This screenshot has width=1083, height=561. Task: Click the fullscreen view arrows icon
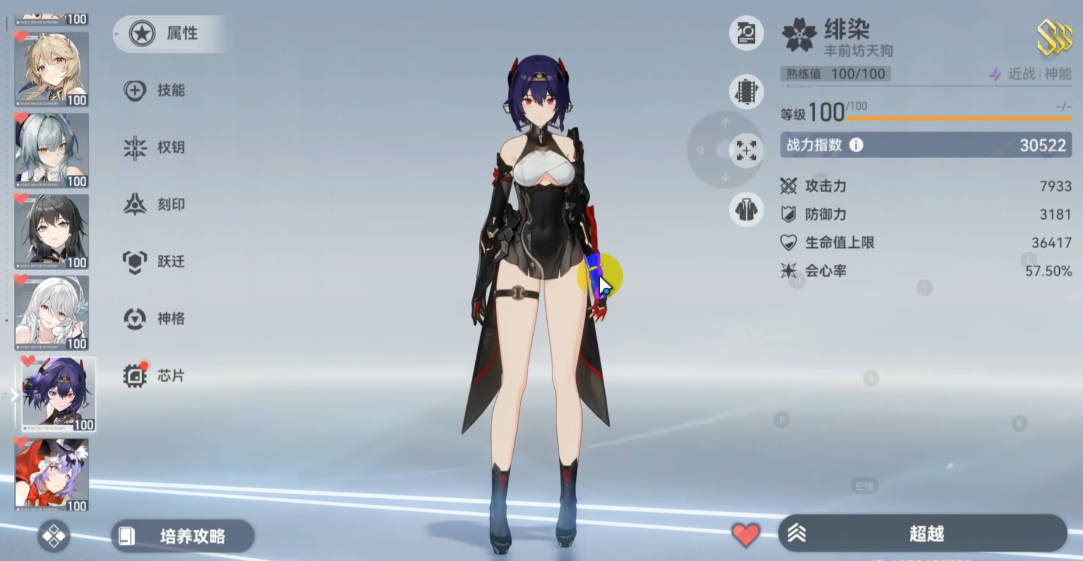coord(746,150)
